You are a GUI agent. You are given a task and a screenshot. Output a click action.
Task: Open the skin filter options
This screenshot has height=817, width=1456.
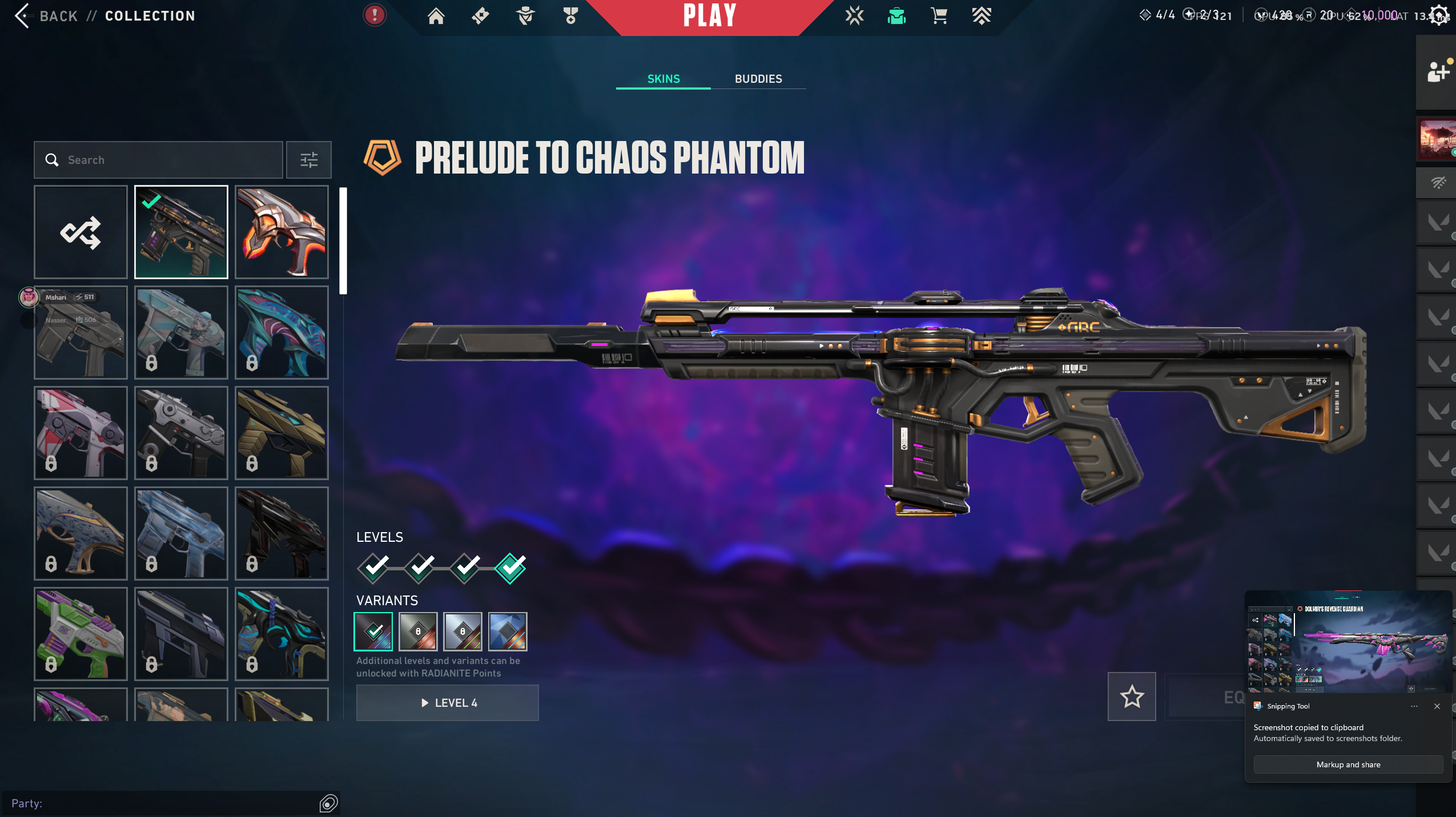(309, 160)
